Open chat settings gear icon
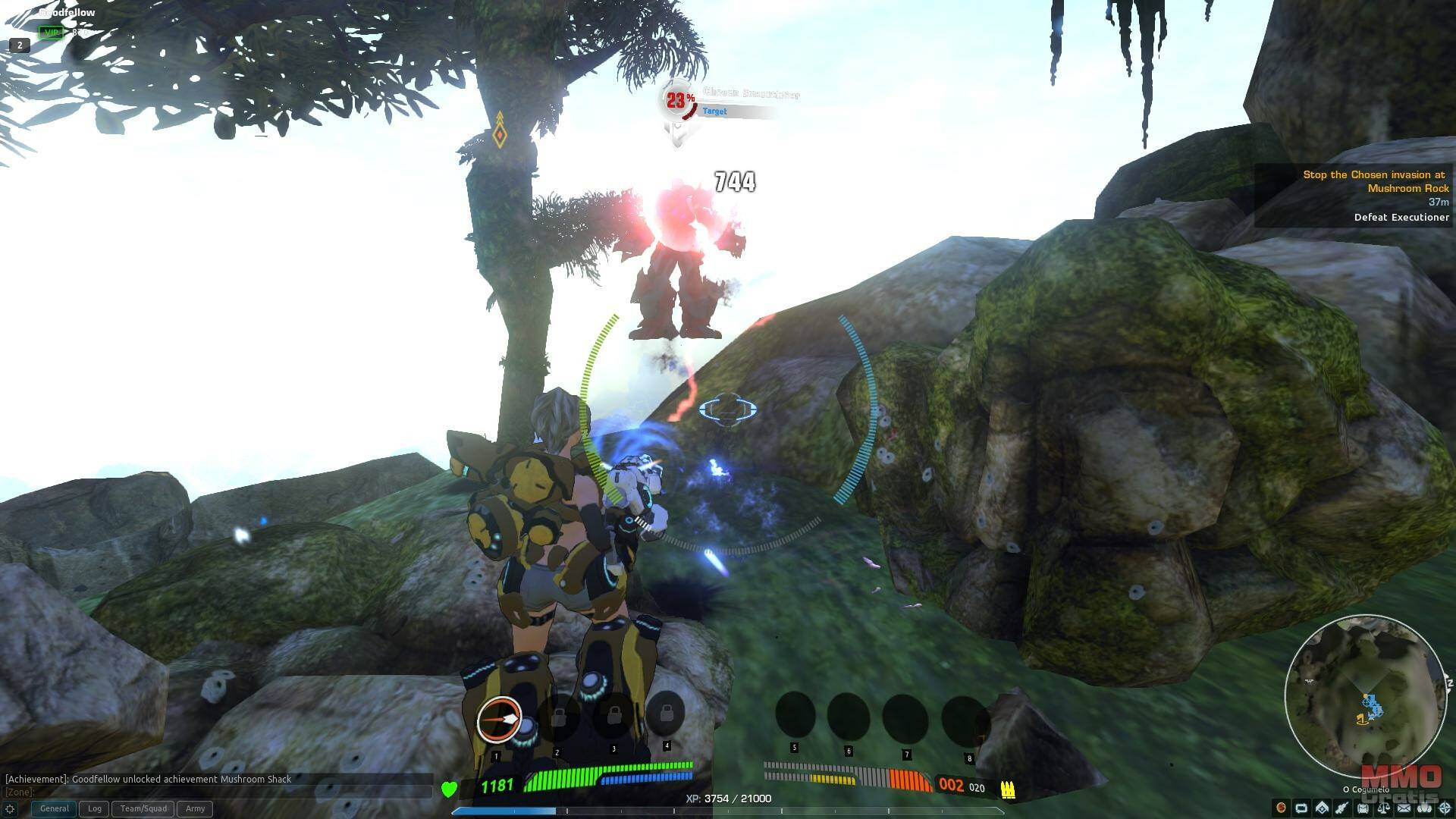The image size is (1456, 819). pos(10,808)
